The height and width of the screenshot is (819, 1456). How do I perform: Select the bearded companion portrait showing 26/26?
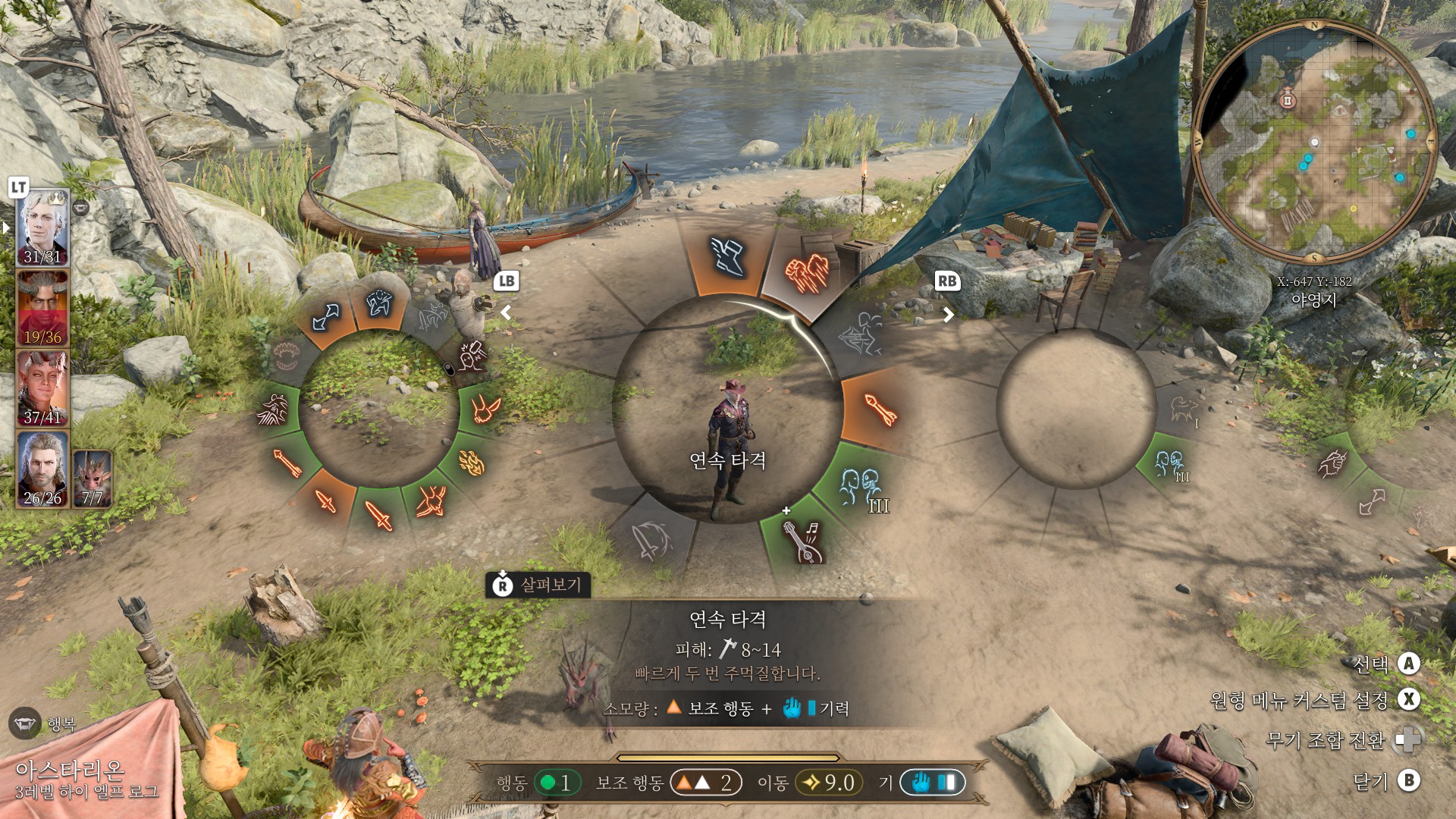point(43,469)
